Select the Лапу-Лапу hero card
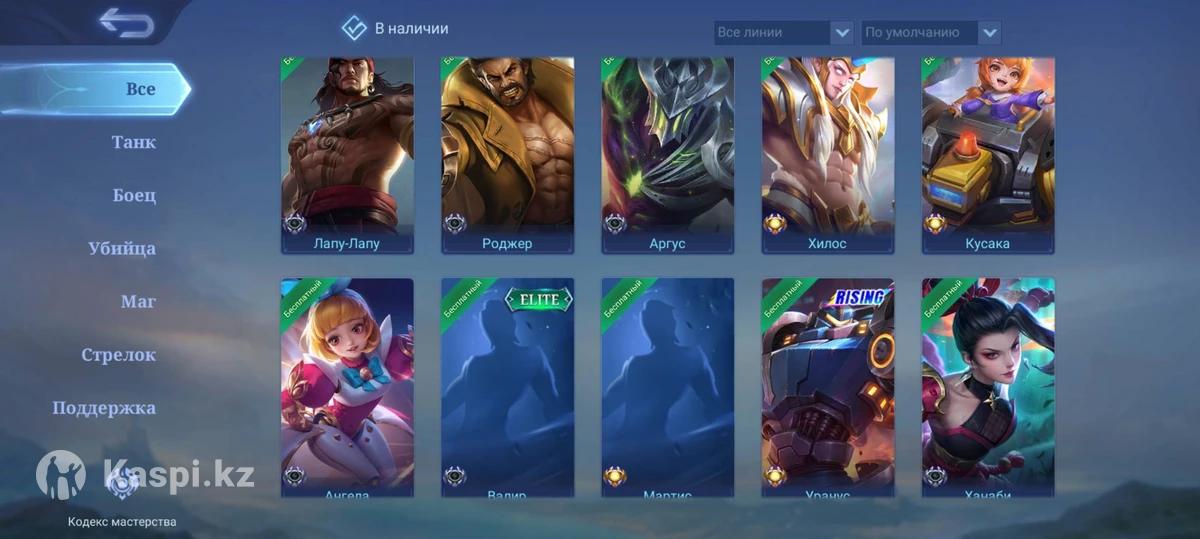 point(347,154)
